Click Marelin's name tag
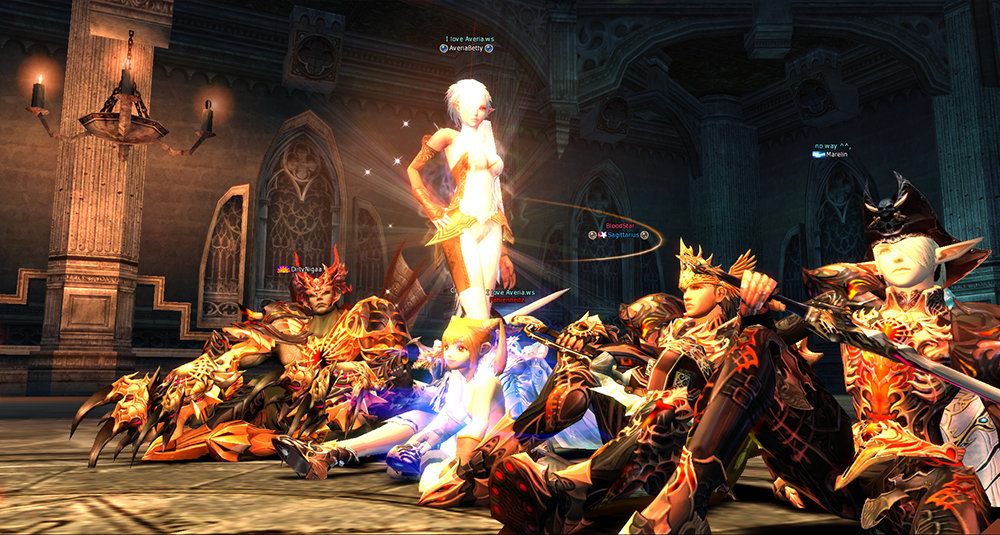Viewport: 1000px width, 535px height. click(836, 154)
